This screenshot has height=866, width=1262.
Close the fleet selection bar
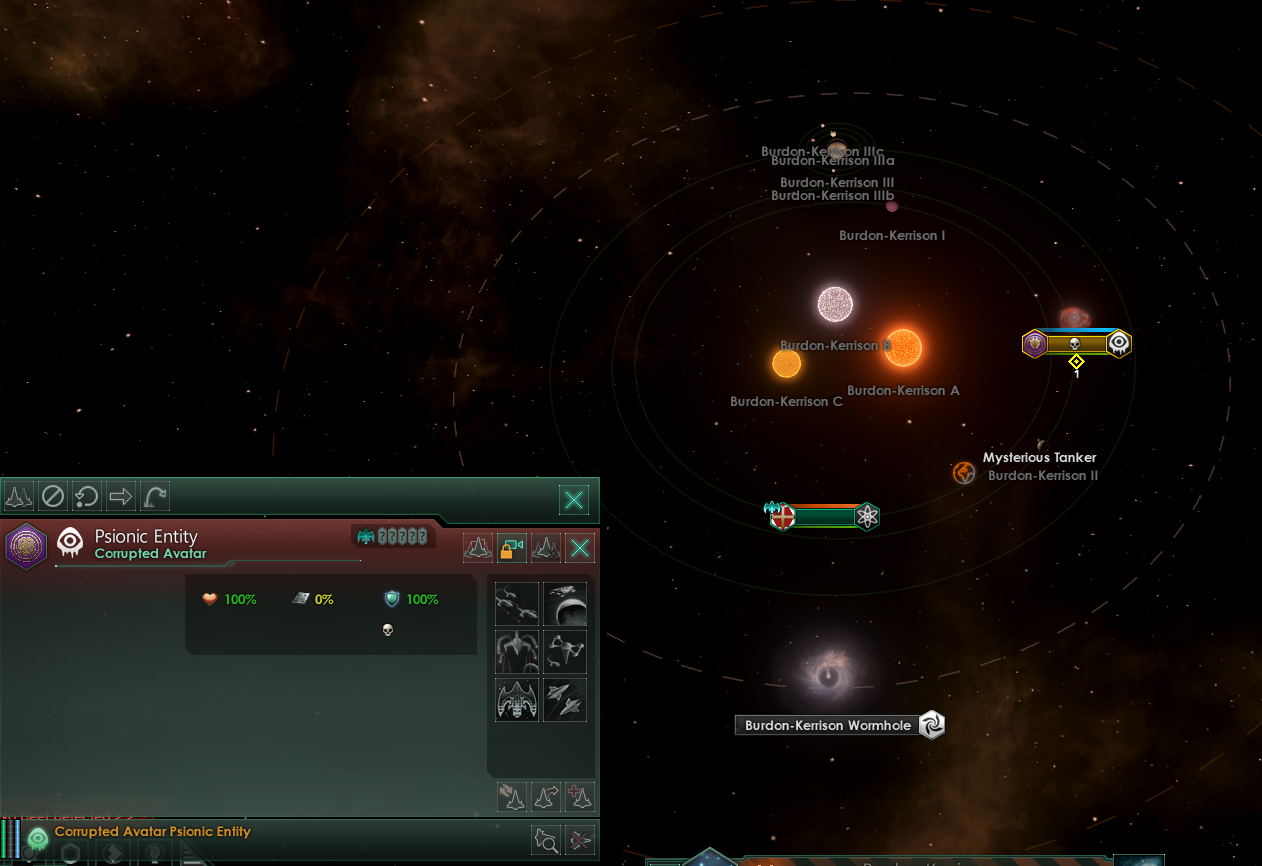pyautogui.click(x=574, y=499)
